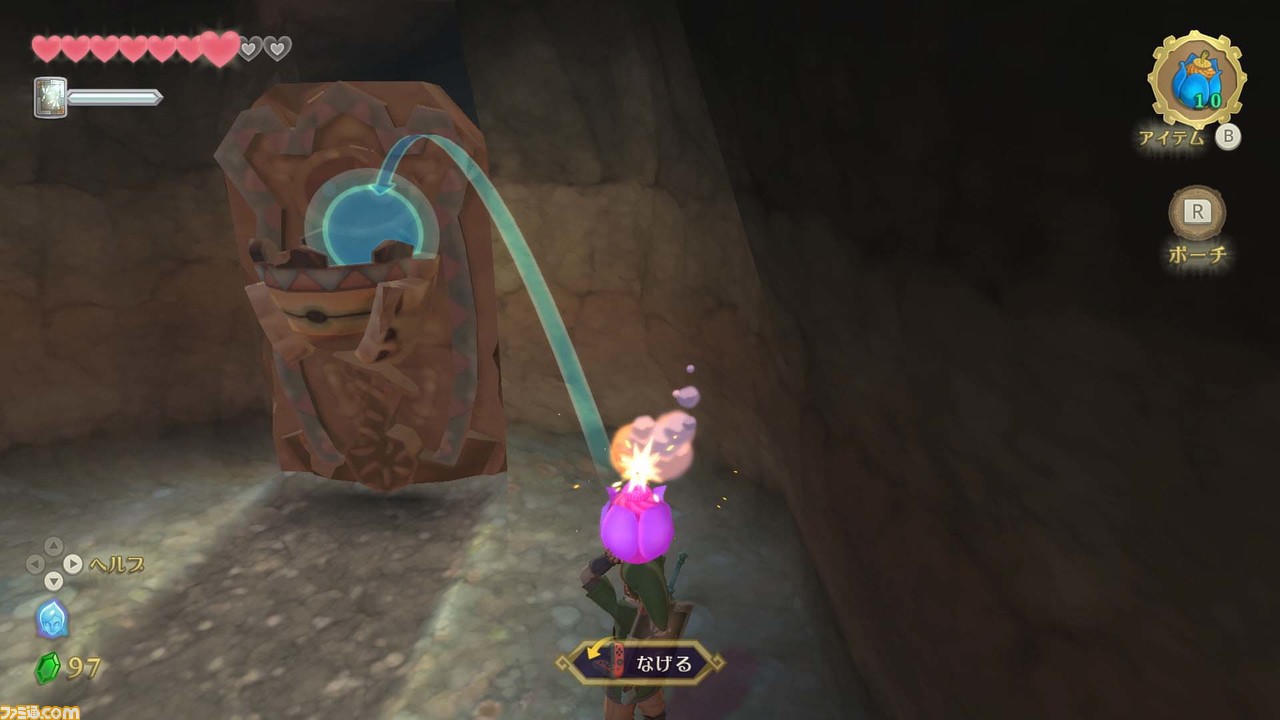Click the sword icon on the stamina gauge
Viewport: 1280px width, 720px height.
51,96
